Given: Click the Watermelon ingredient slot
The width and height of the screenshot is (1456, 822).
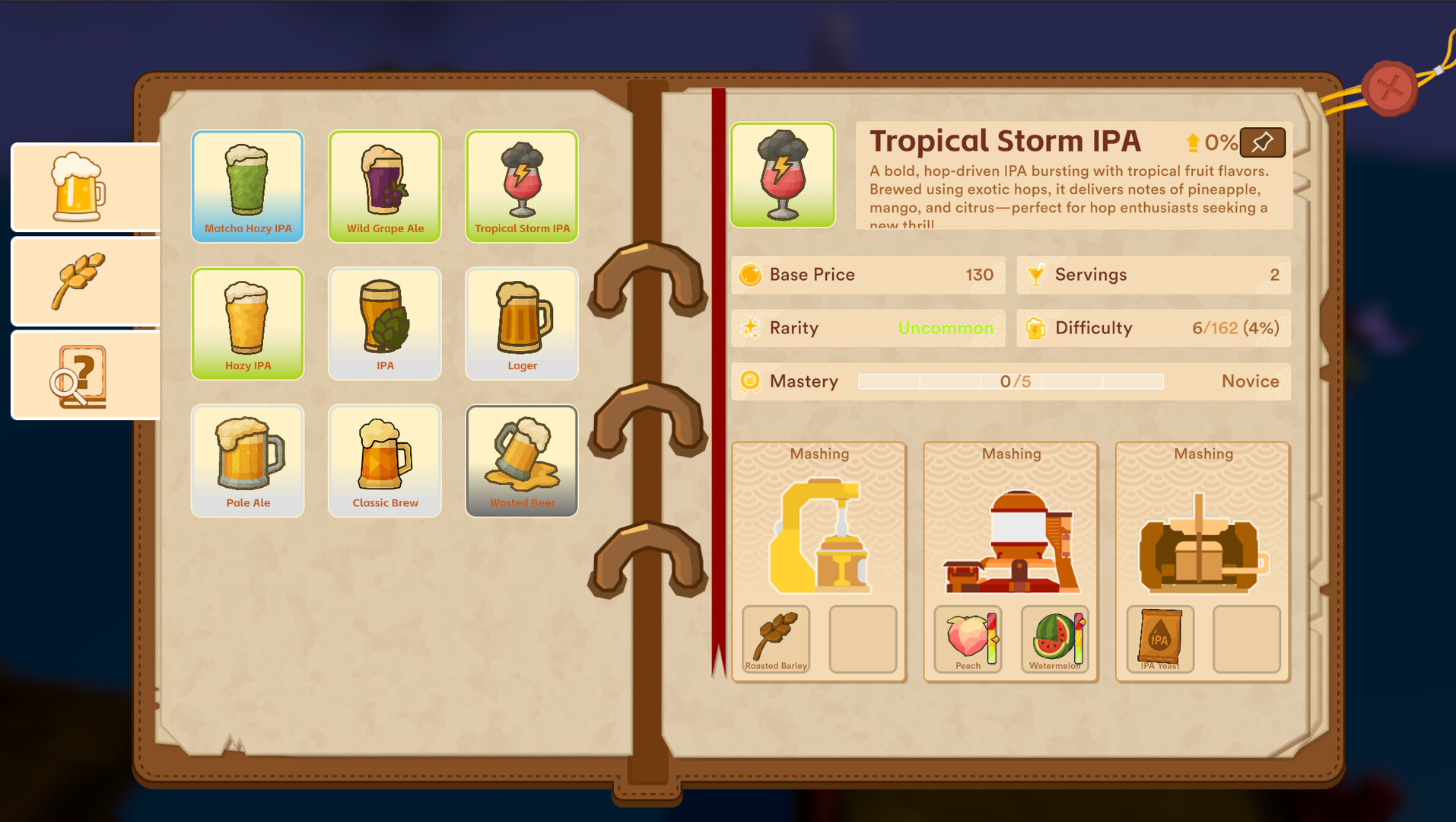Looking at the screenshot, I should 1055,639.
